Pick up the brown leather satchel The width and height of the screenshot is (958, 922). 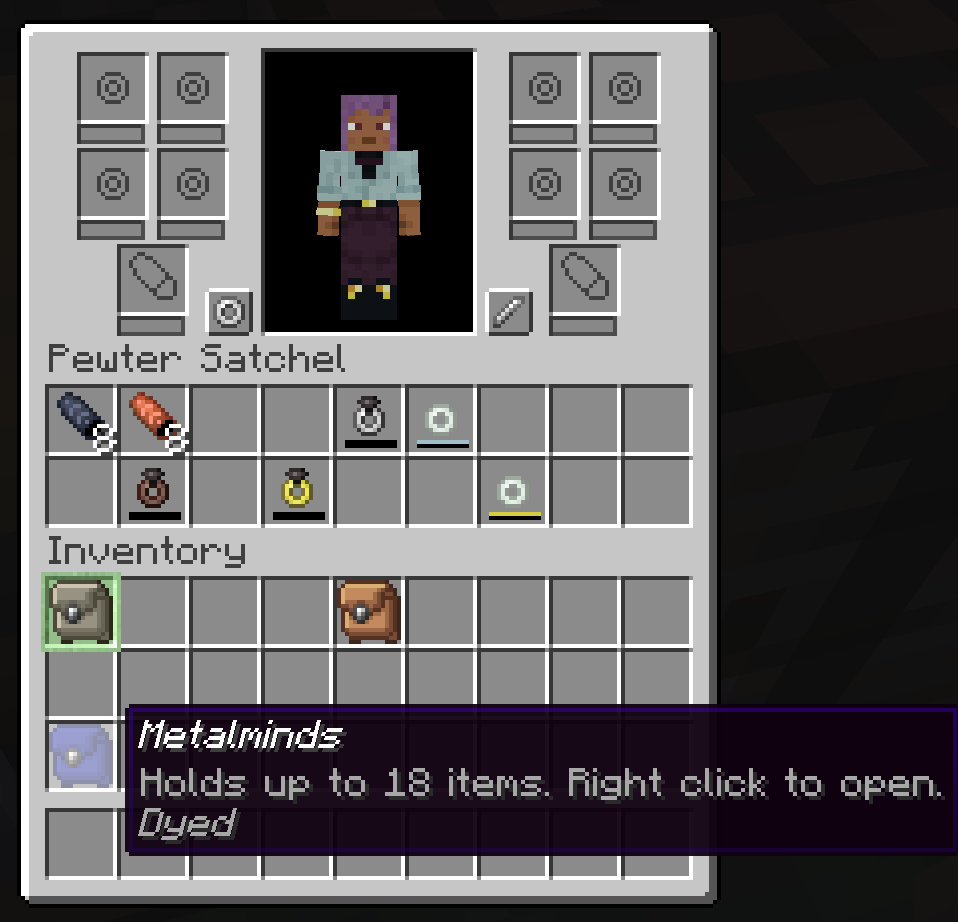click(369, 611)
